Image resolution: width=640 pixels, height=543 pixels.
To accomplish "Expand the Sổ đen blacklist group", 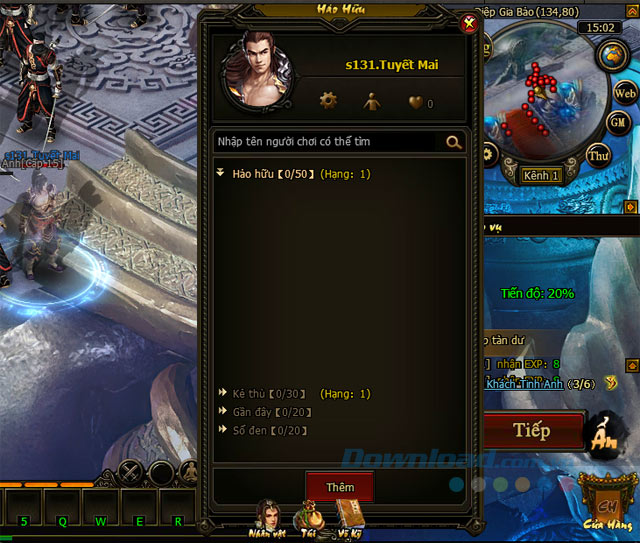I will (x=222, y=430).
